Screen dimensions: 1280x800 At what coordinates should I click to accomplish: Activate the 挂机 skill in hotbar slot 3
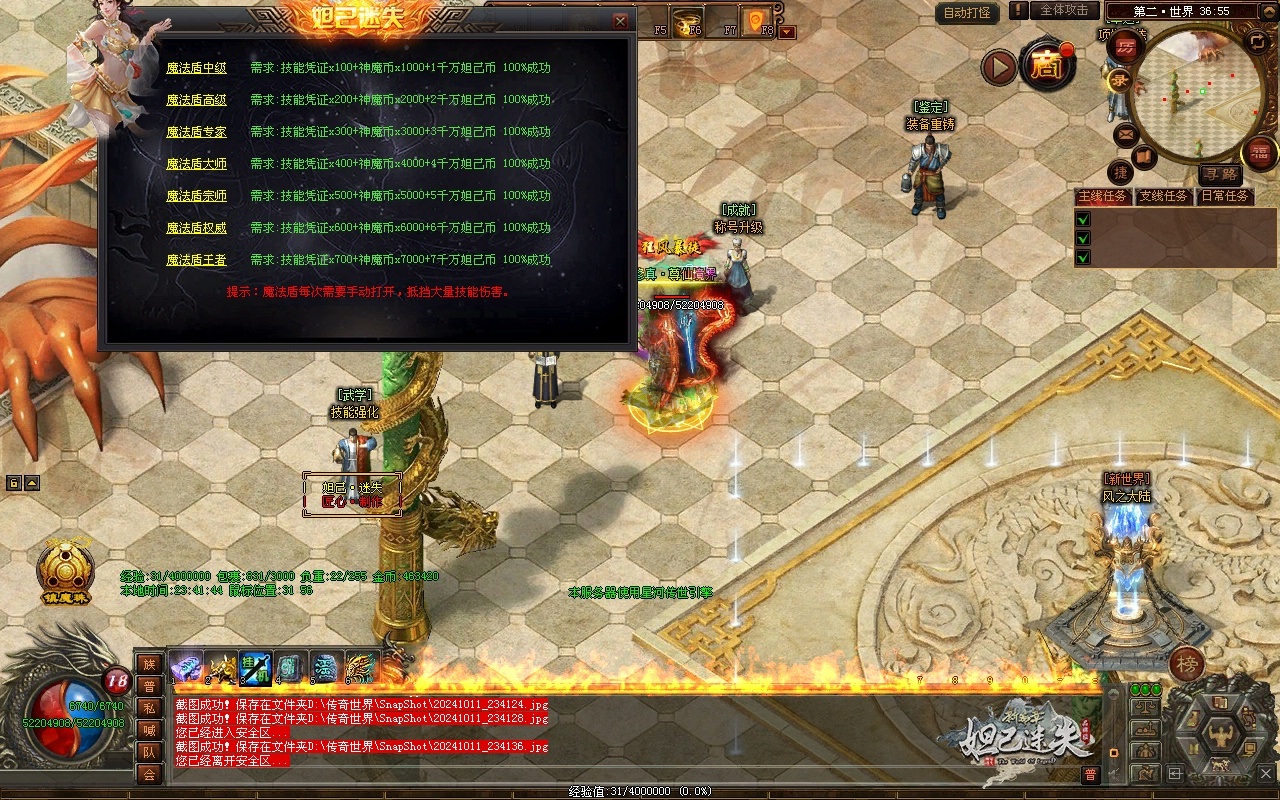(x=255, y=667)
